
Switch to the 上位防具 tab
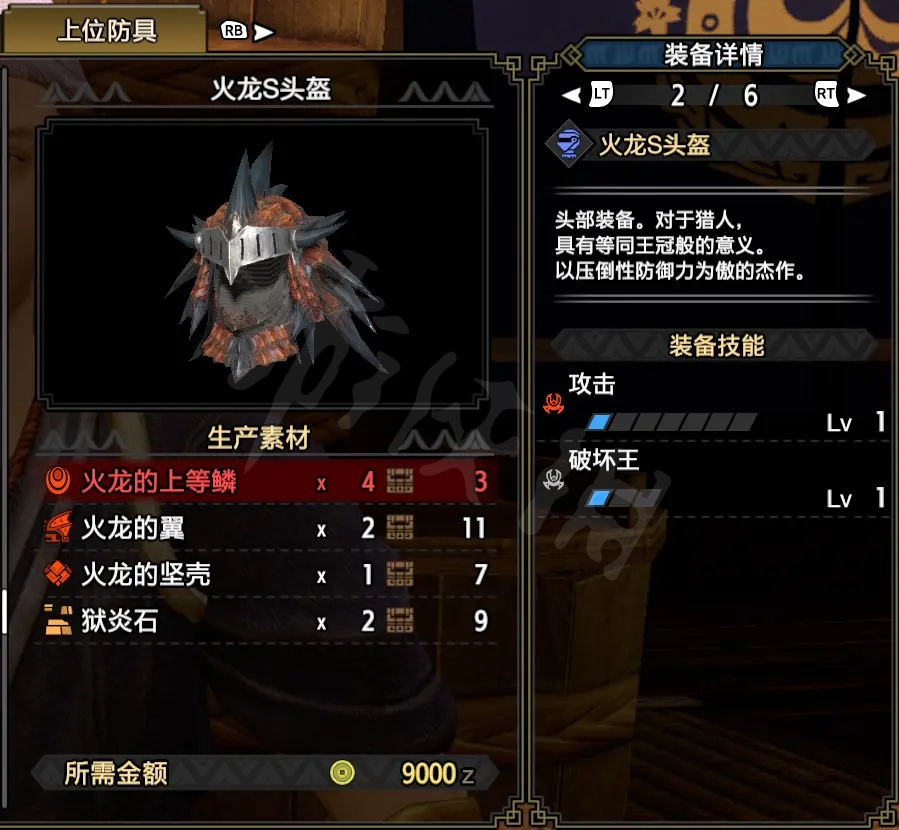(107, 30)
